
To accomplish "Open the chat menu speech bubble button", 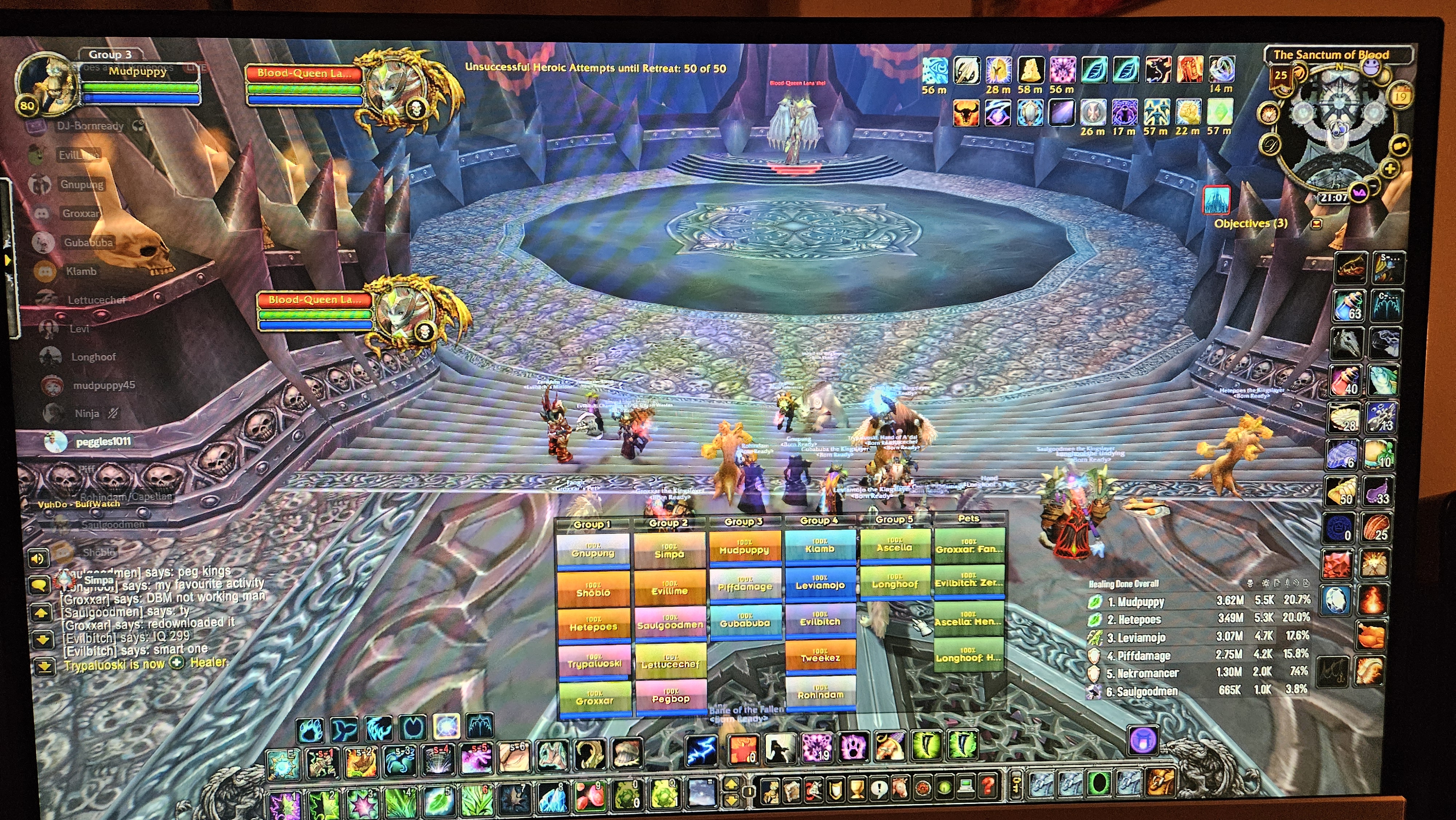I will (x=39, y=585).
